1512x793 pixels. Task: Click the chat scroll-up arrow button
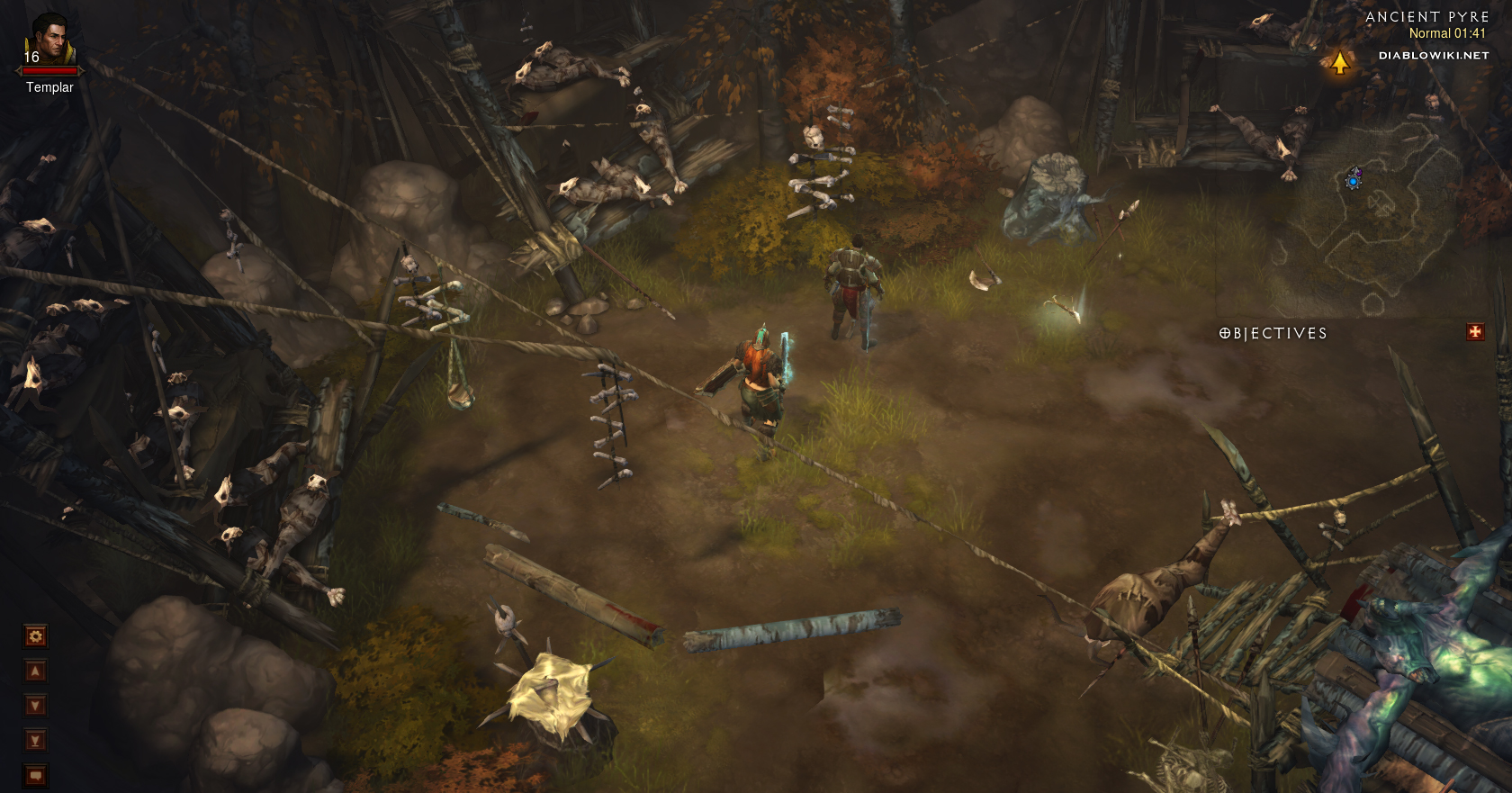coord(35,671)
